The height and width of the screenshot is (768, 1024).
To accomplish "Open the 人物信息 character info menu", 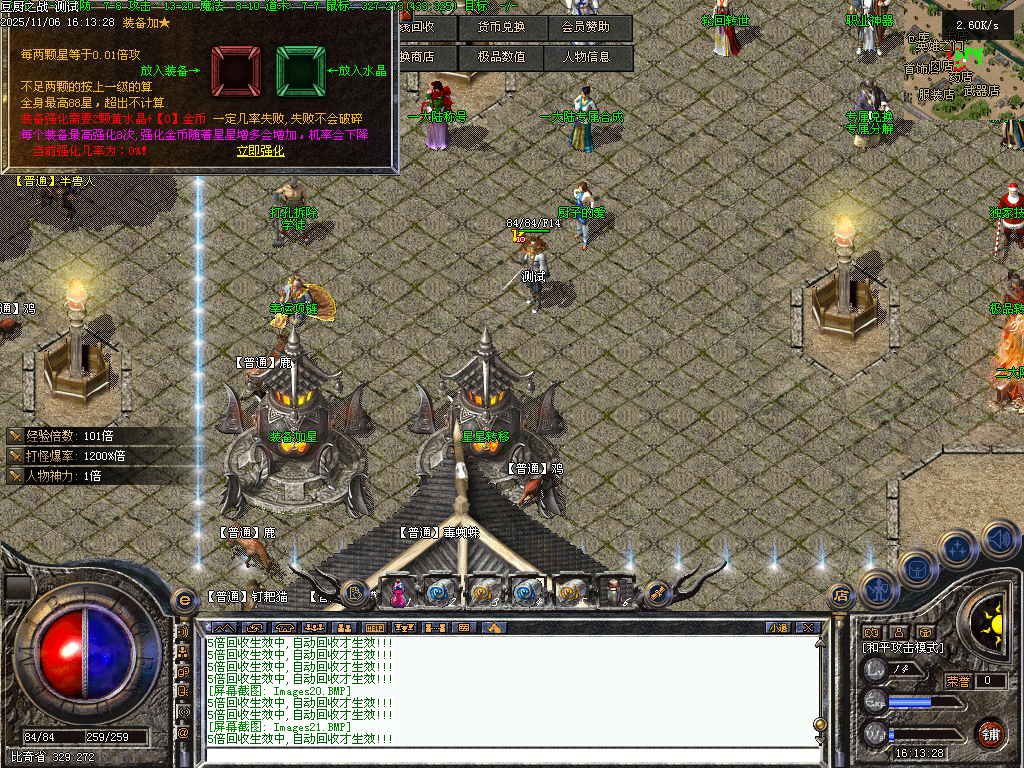I will point(589,57).
